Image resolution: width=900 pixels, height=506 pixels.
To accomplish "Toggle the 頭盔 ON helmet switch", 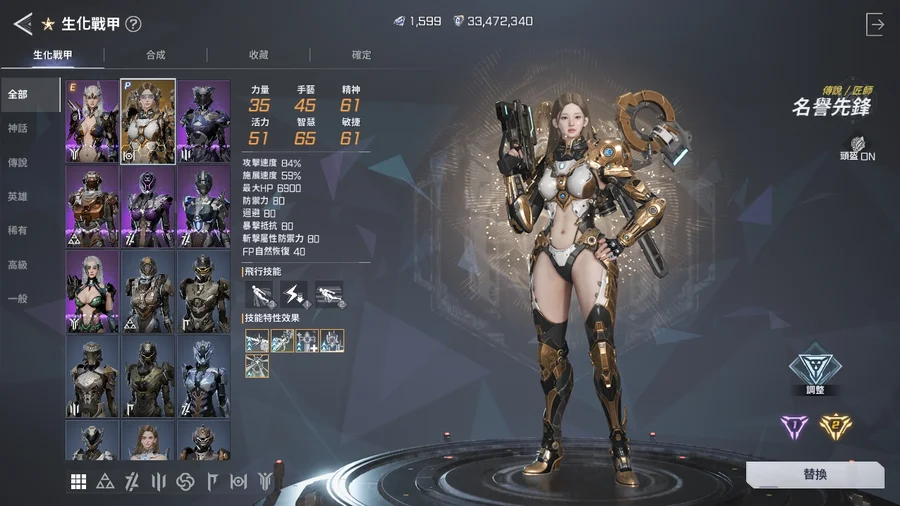I will pyautogui.click(x=857, y=146).
